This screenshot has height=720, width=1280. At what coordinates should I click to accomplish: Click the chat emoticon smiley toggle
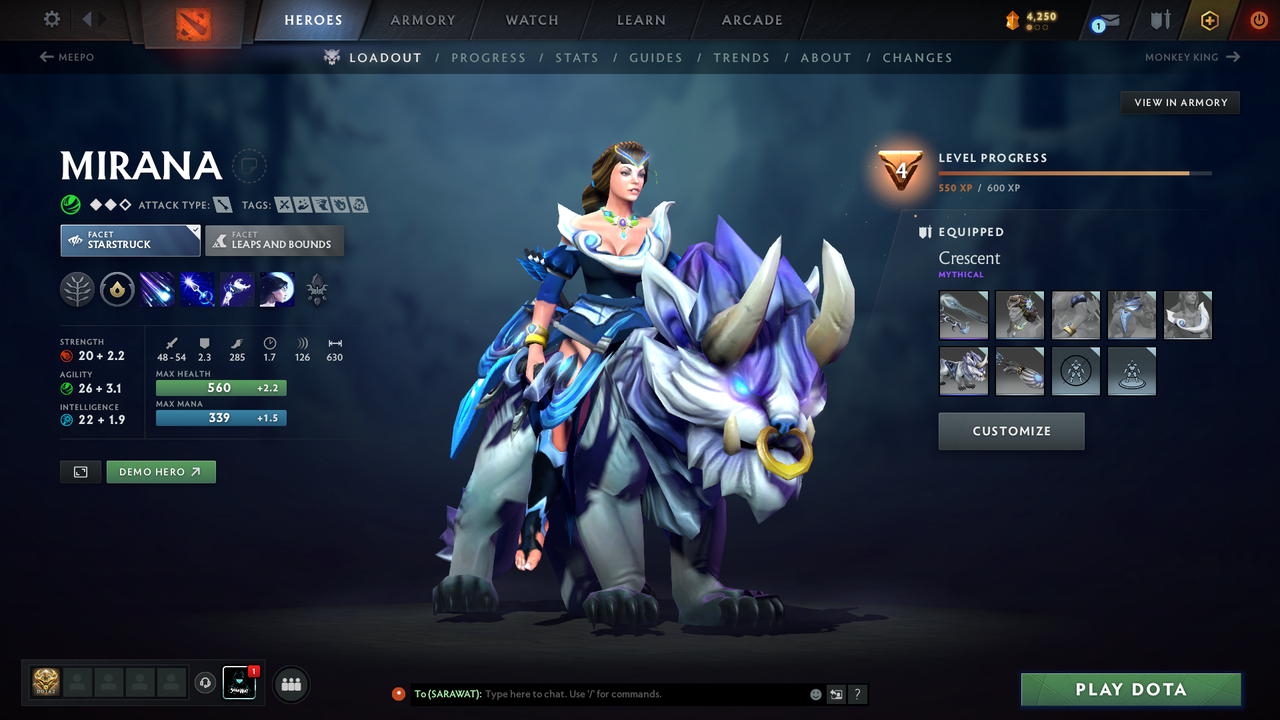point(814,693)
